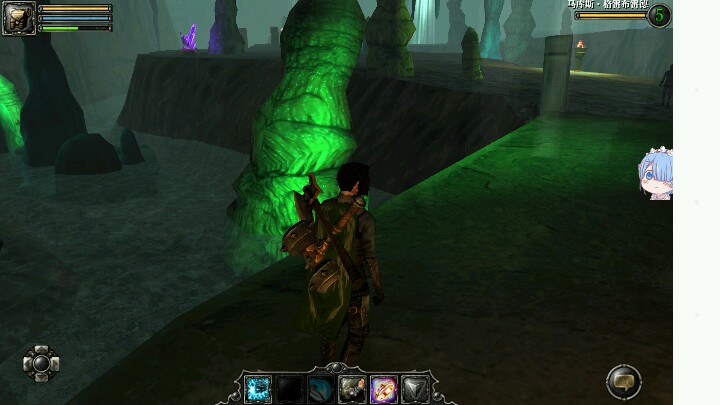Use the virtual movement d-pad
This screenshot has height=405, width=720.
tap(41, 363)
